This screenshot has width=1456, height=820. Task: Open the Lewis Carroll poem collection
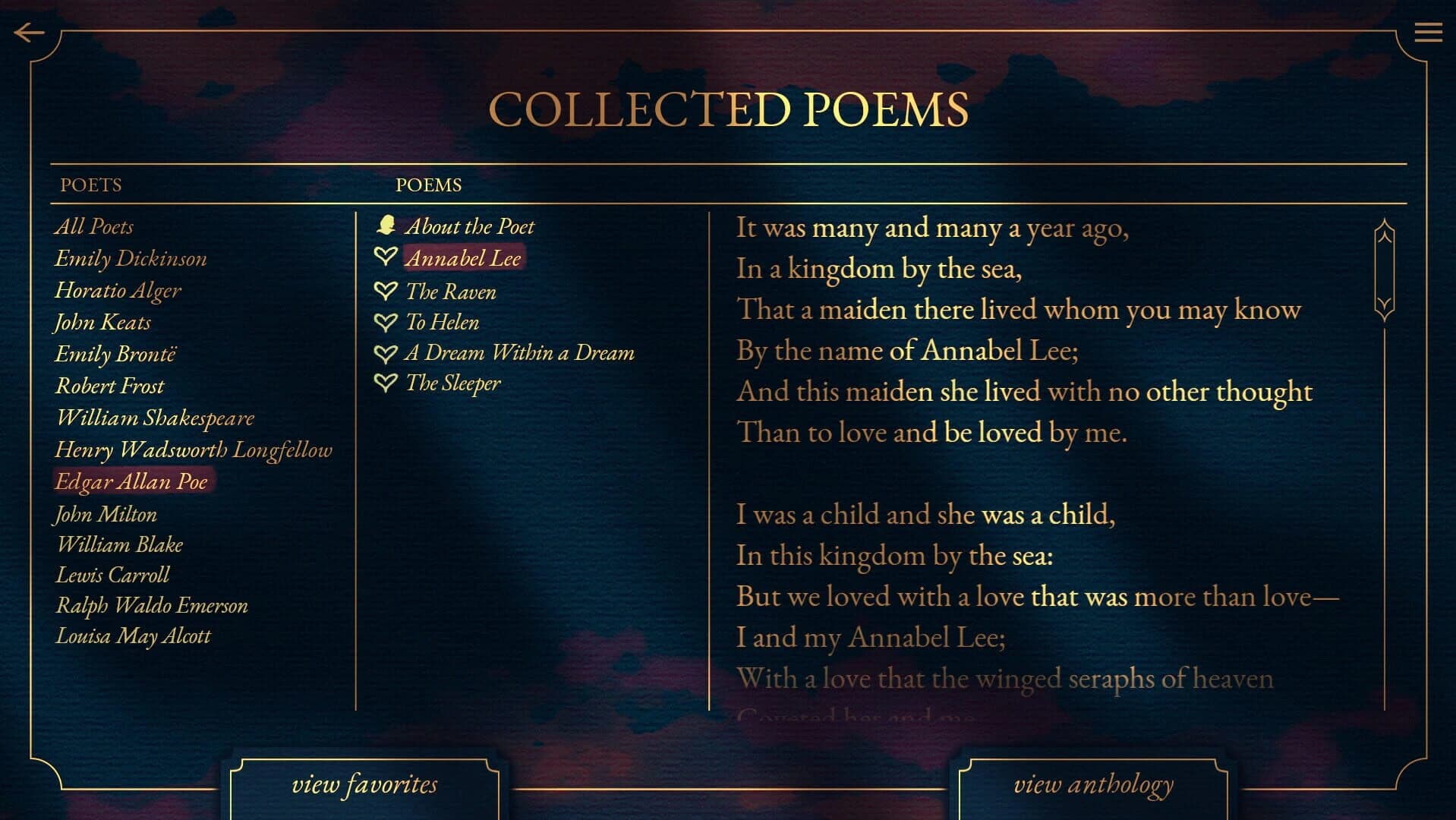(x=113, y=575)
